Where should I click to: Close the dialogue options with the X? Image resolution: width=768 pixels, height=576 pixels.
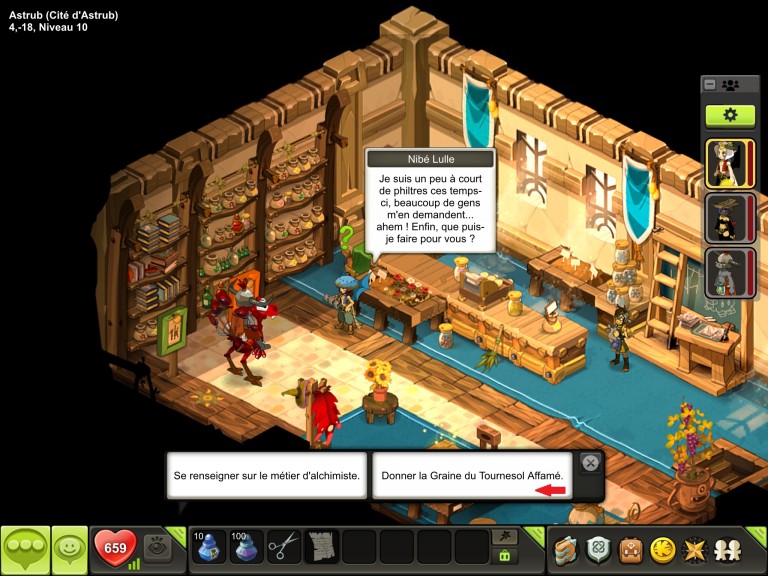point(590,463)
